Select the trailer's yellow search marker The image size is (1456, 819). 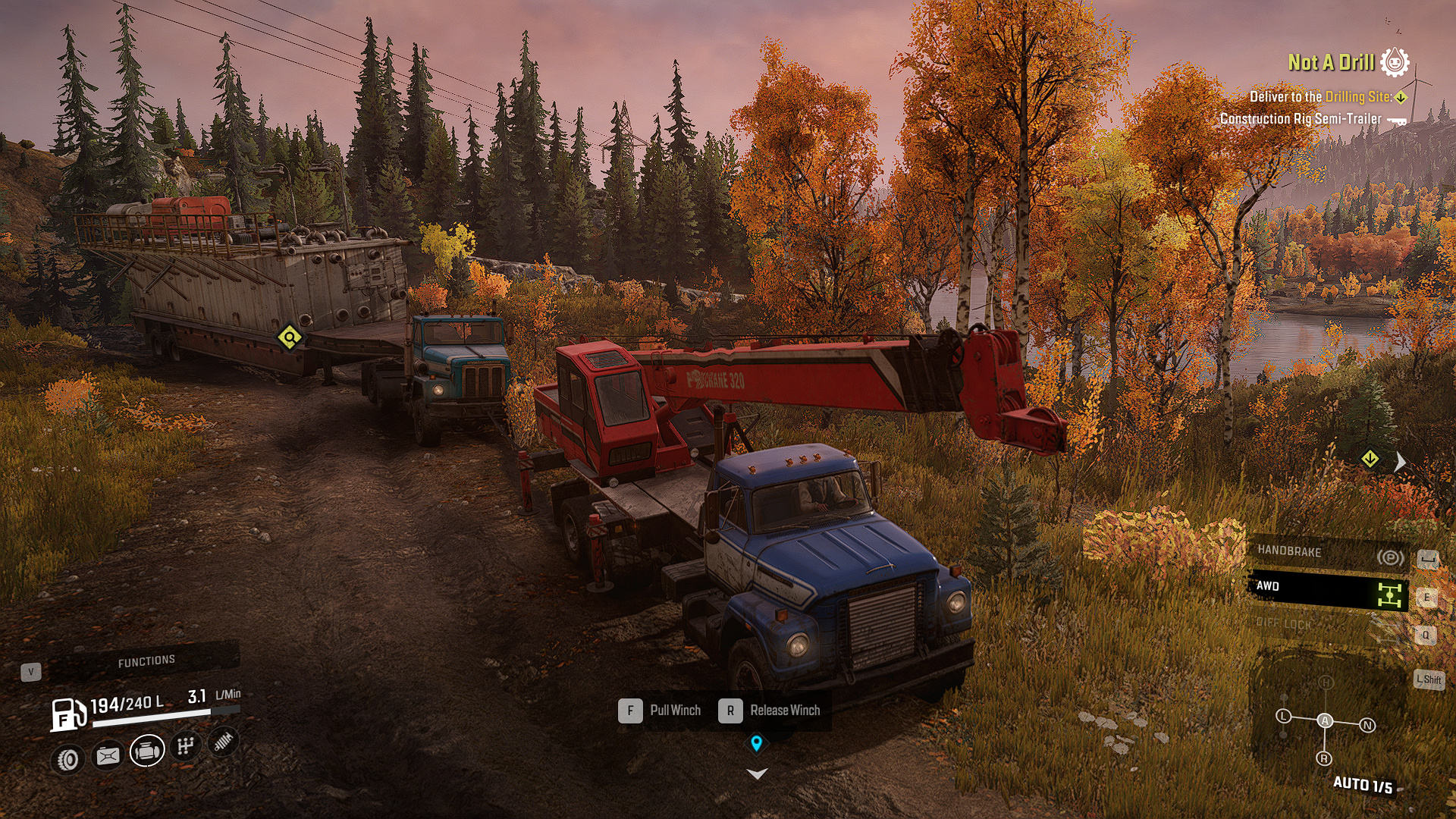pyautogui.click(x=290, y=337)
